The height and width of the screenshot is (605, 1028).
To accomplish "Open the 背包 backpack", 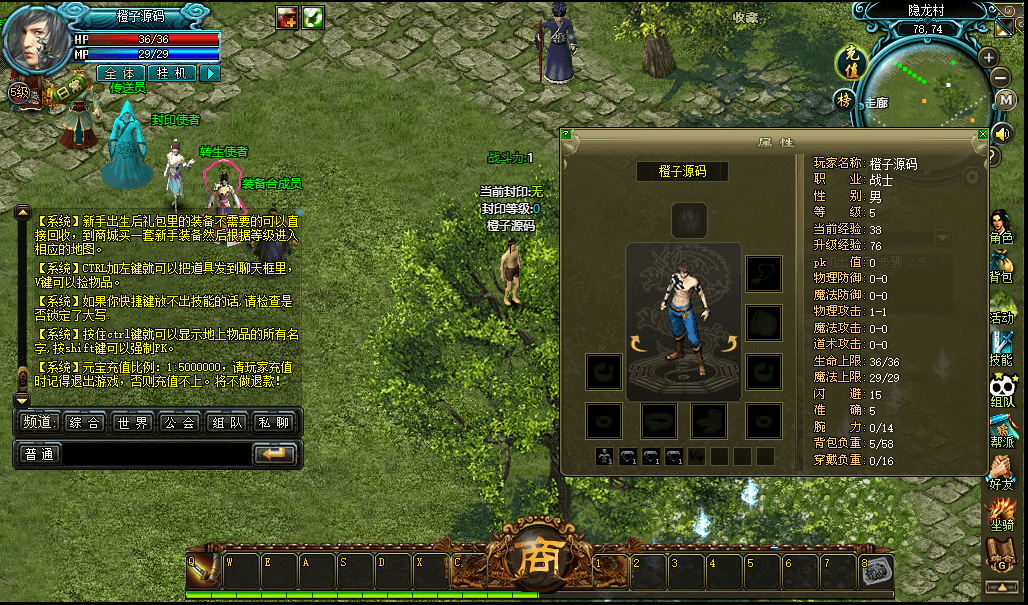I will tap(1001, 265).
